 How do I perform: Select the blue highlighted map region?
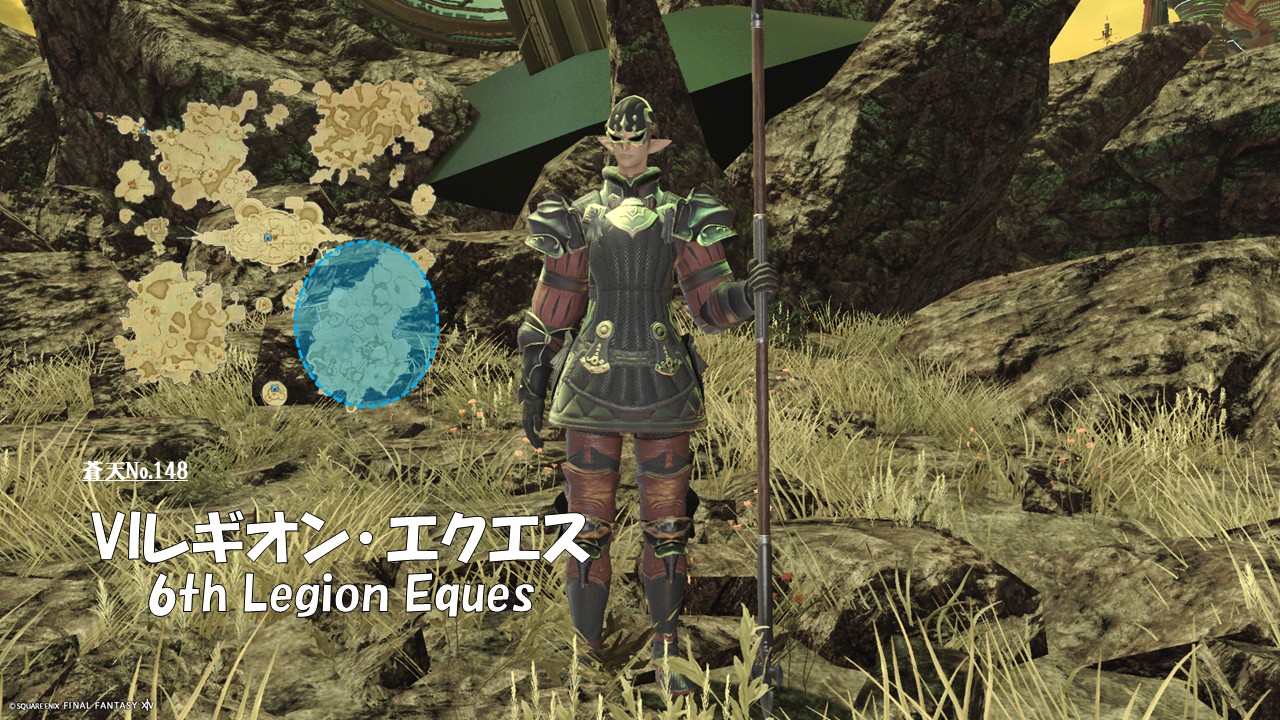coord(366,323)
